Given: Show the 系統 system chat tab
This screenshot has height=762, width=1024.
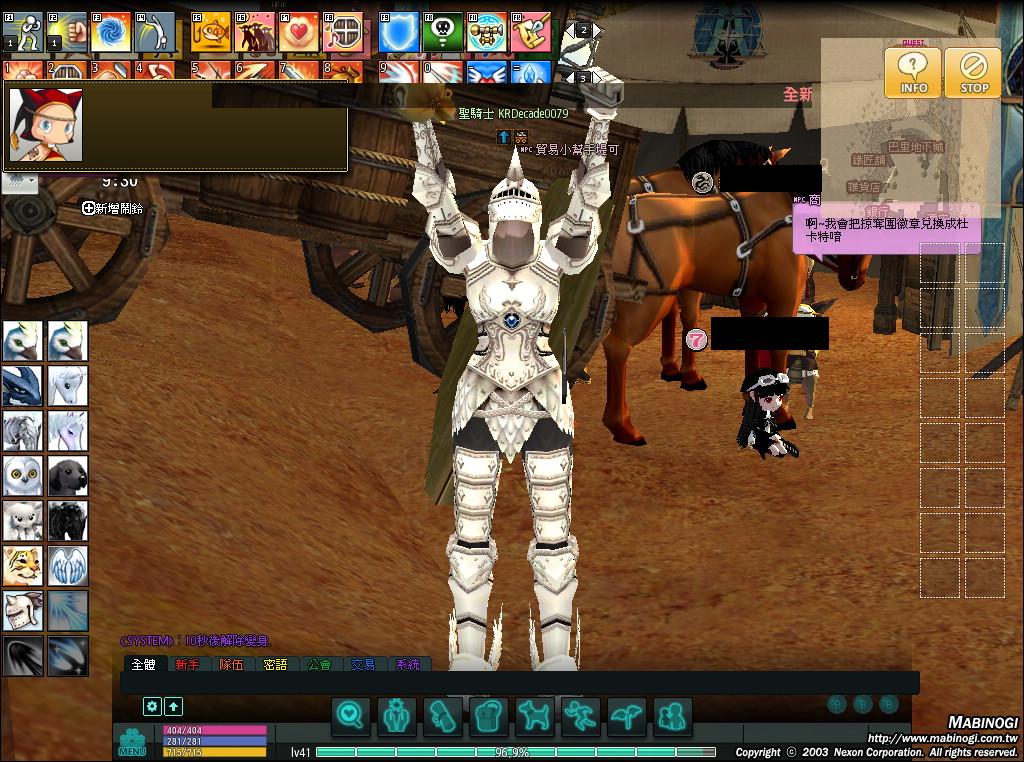Looking at the screenshot, I should pyautogui.click(x=407, y=664).
